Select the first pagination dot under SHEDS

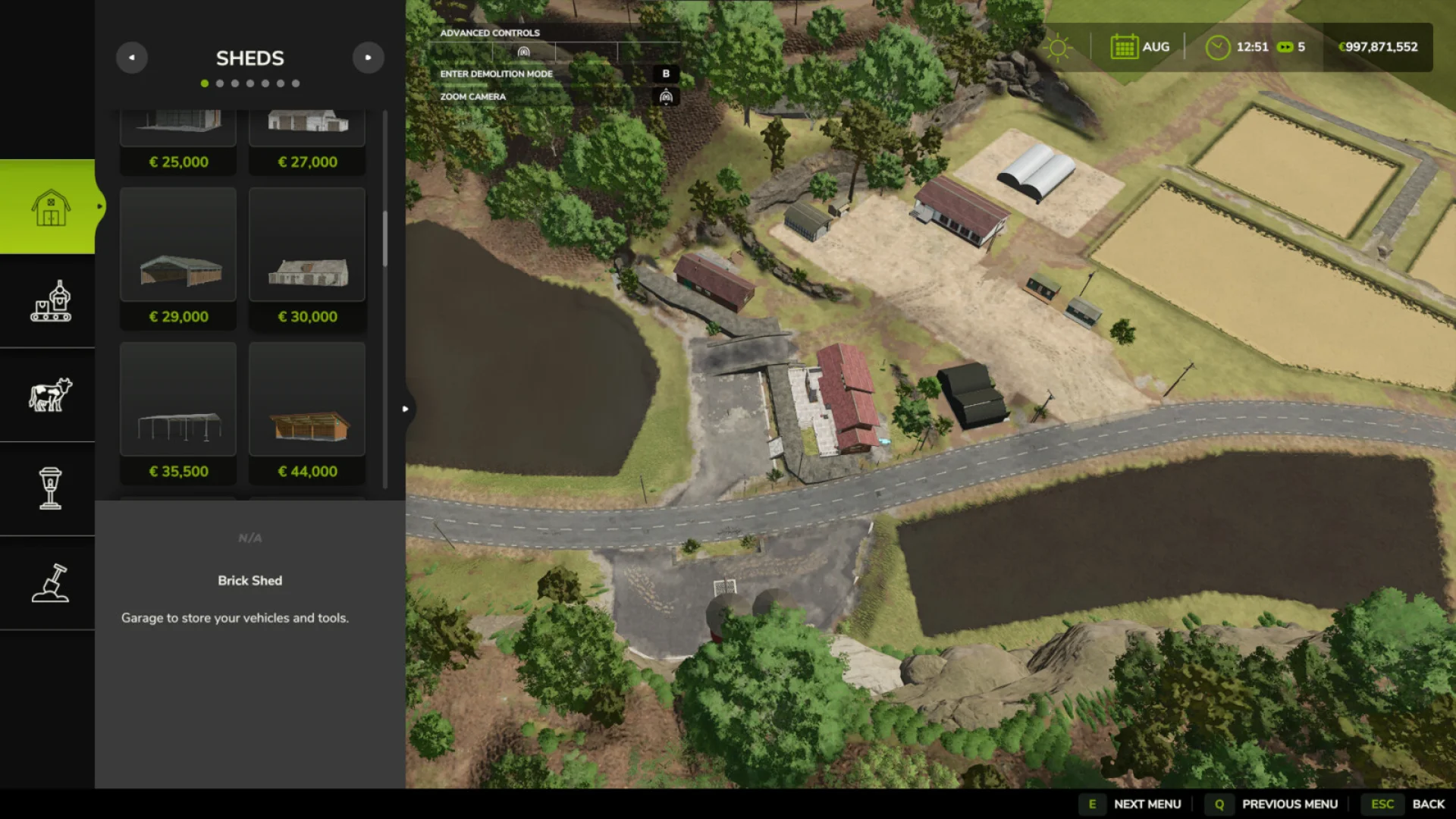click(x=204, y=83)
